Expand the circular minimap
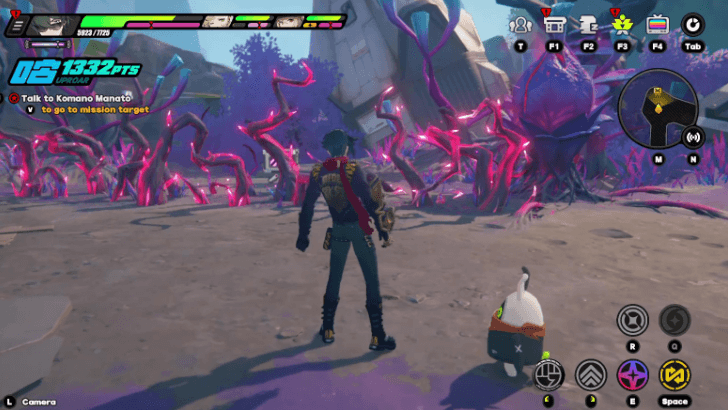The width and height of the screenshot is (728, 410). click(x=658, y=111)
